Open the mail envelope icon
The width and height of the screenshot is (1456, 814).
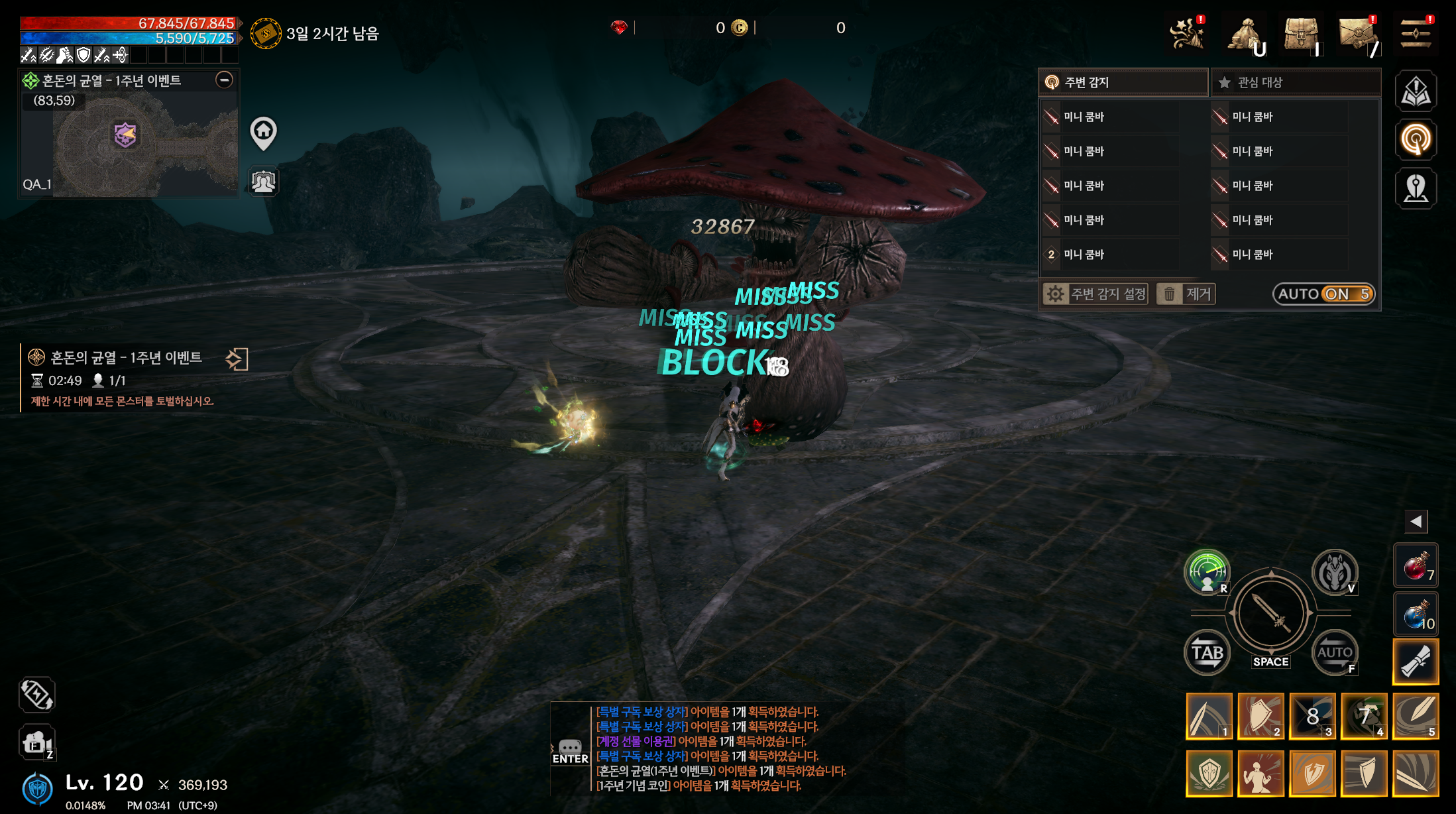point(1357,33)
